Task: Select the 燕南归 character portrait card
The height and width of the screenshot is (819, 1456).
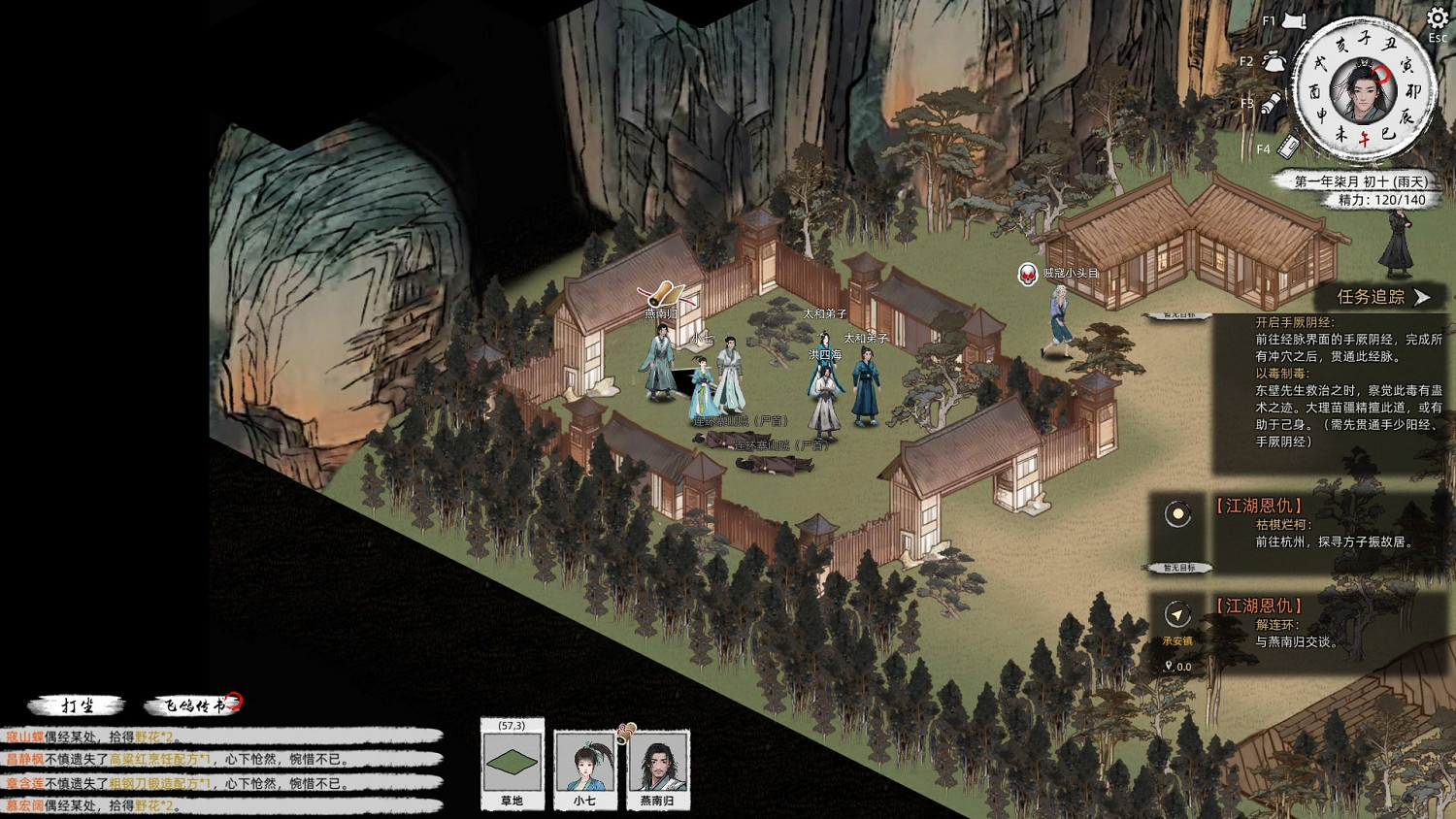Action: pos(657,766)
